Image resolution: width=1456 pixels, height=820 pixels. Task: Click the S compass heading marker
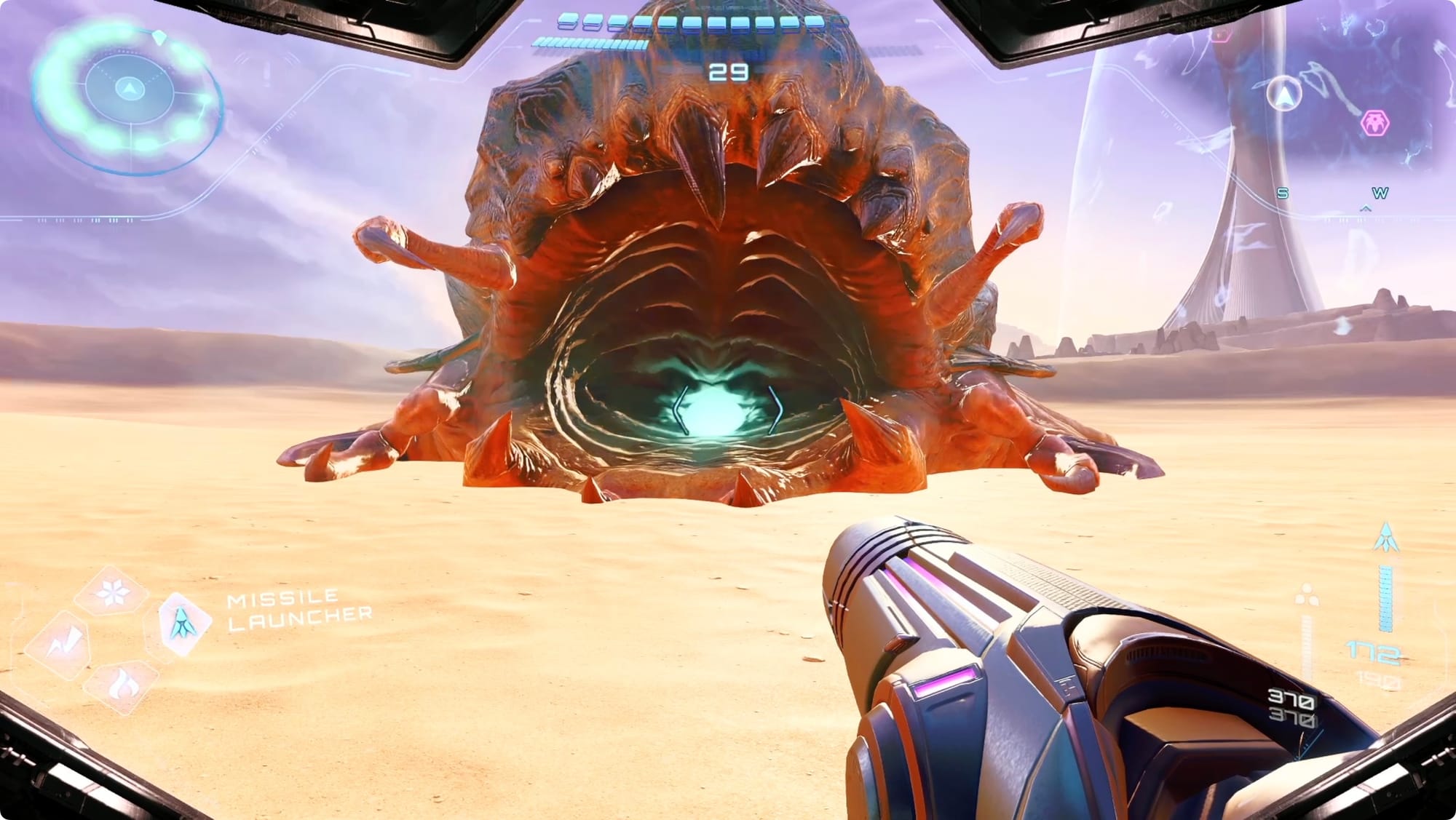tap(1283, 193)
